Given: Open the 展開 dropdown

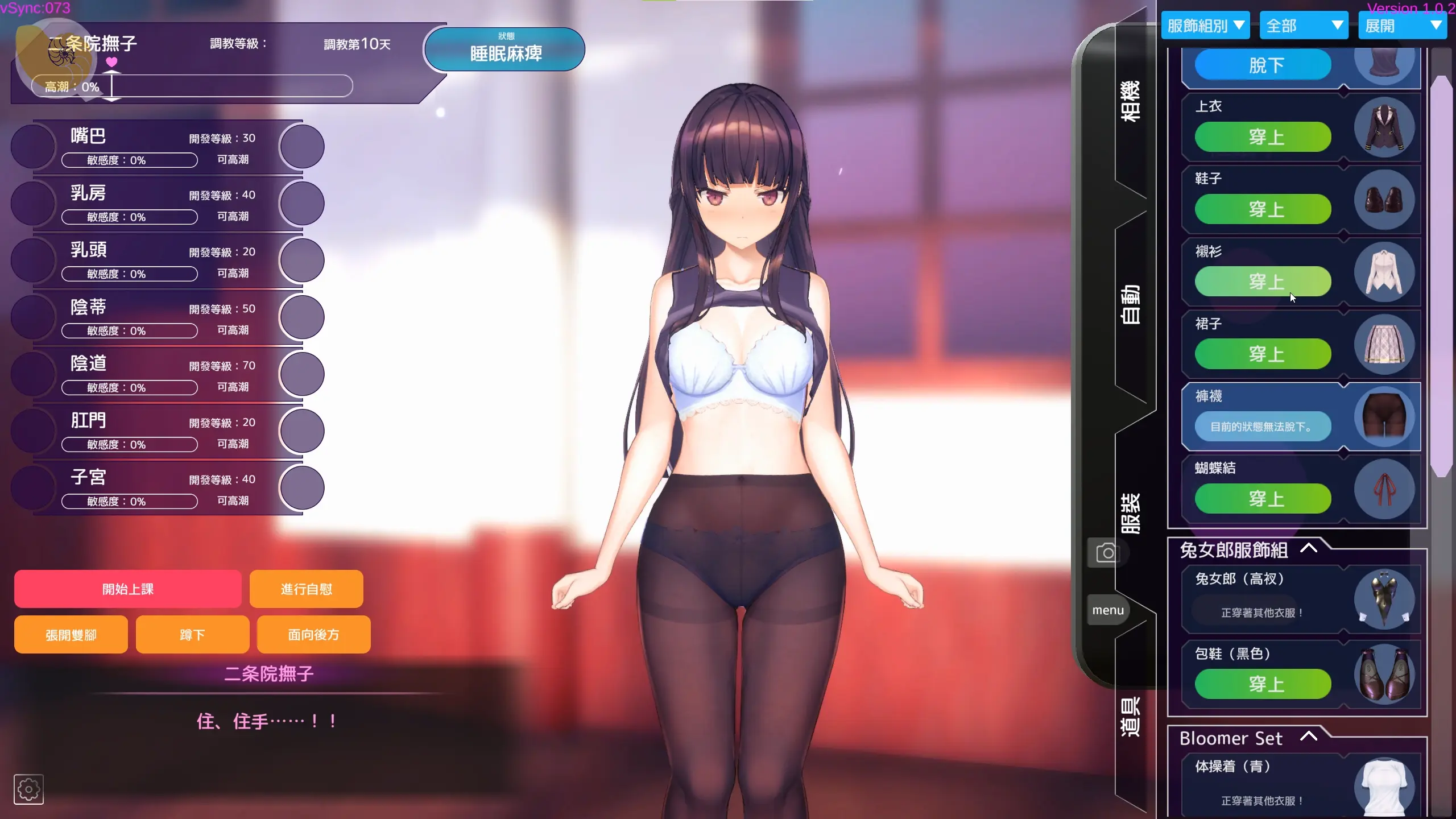Looking at the screenshot, I should [x=1402, y=26].
